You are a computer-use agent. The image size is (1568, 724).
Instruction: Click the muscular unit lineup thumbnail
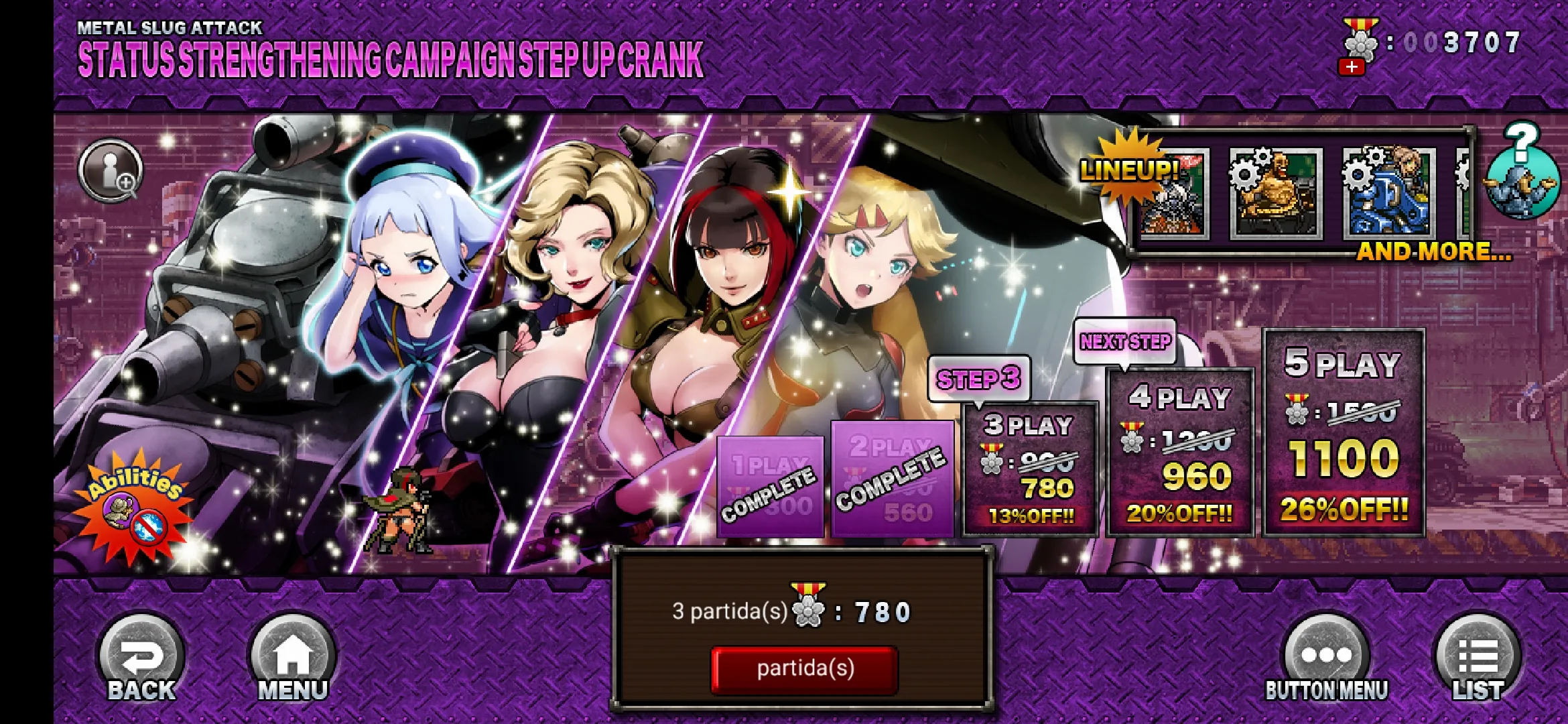(1276, 194)
